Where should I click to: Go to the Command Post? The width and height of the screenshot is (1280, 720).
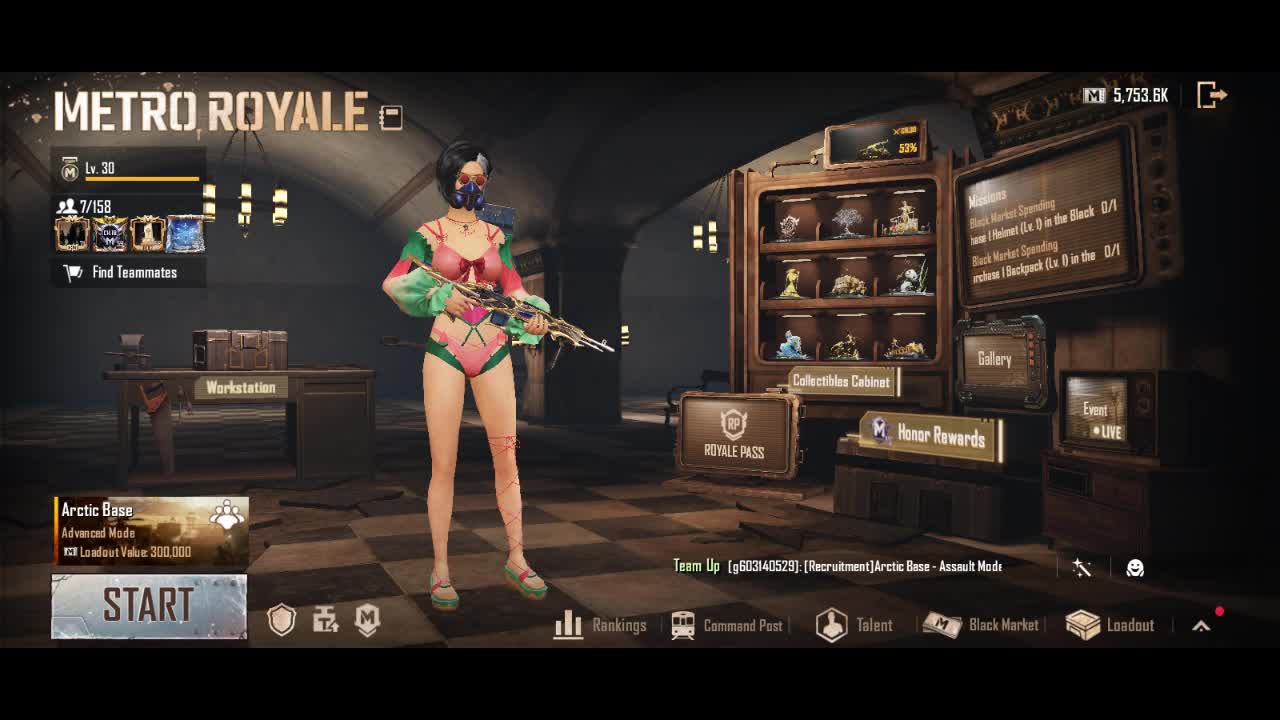click(x=727, y=625)
